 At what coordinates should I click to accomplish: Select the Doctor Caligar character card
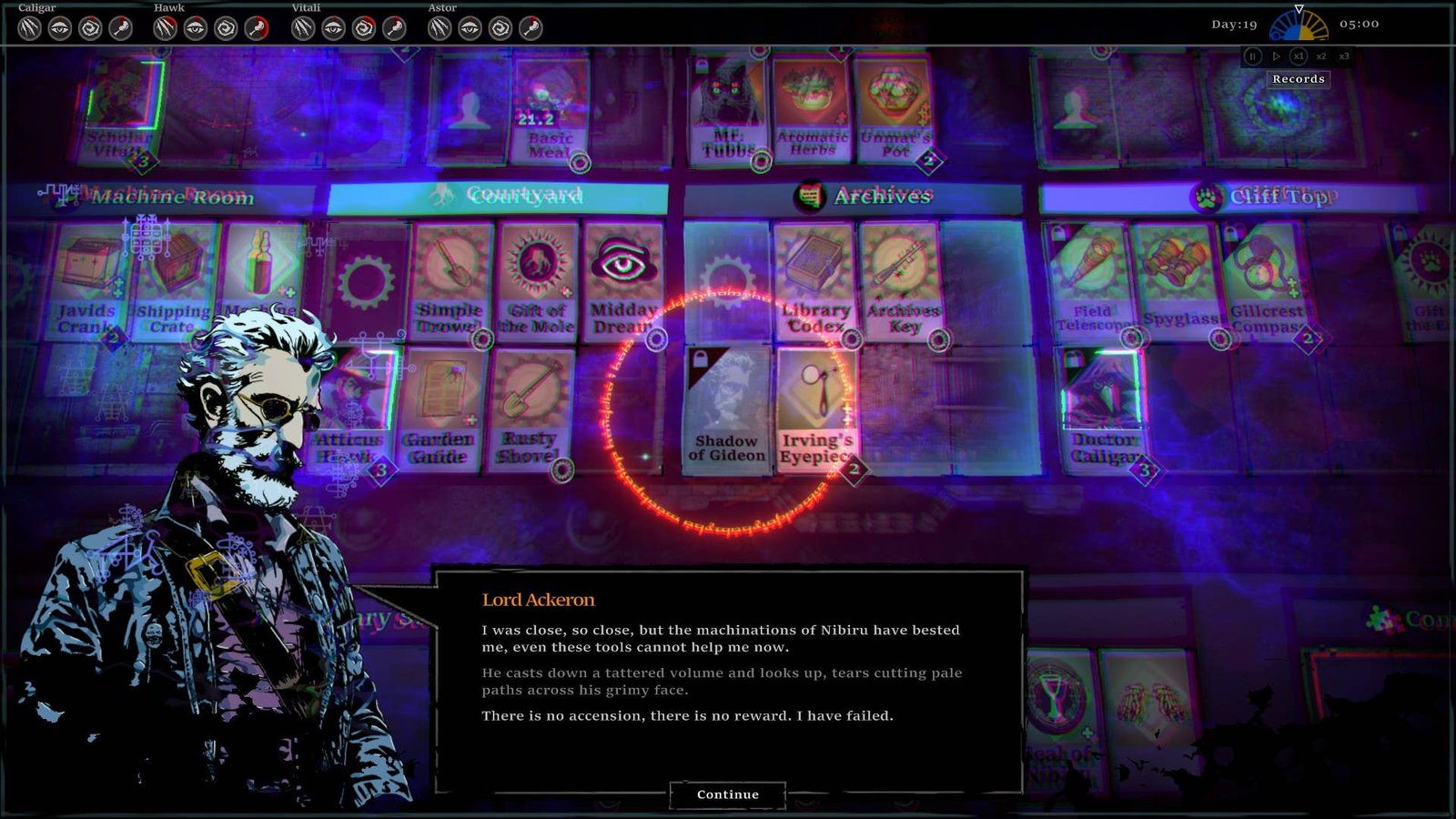click(x=1103, y=409)
